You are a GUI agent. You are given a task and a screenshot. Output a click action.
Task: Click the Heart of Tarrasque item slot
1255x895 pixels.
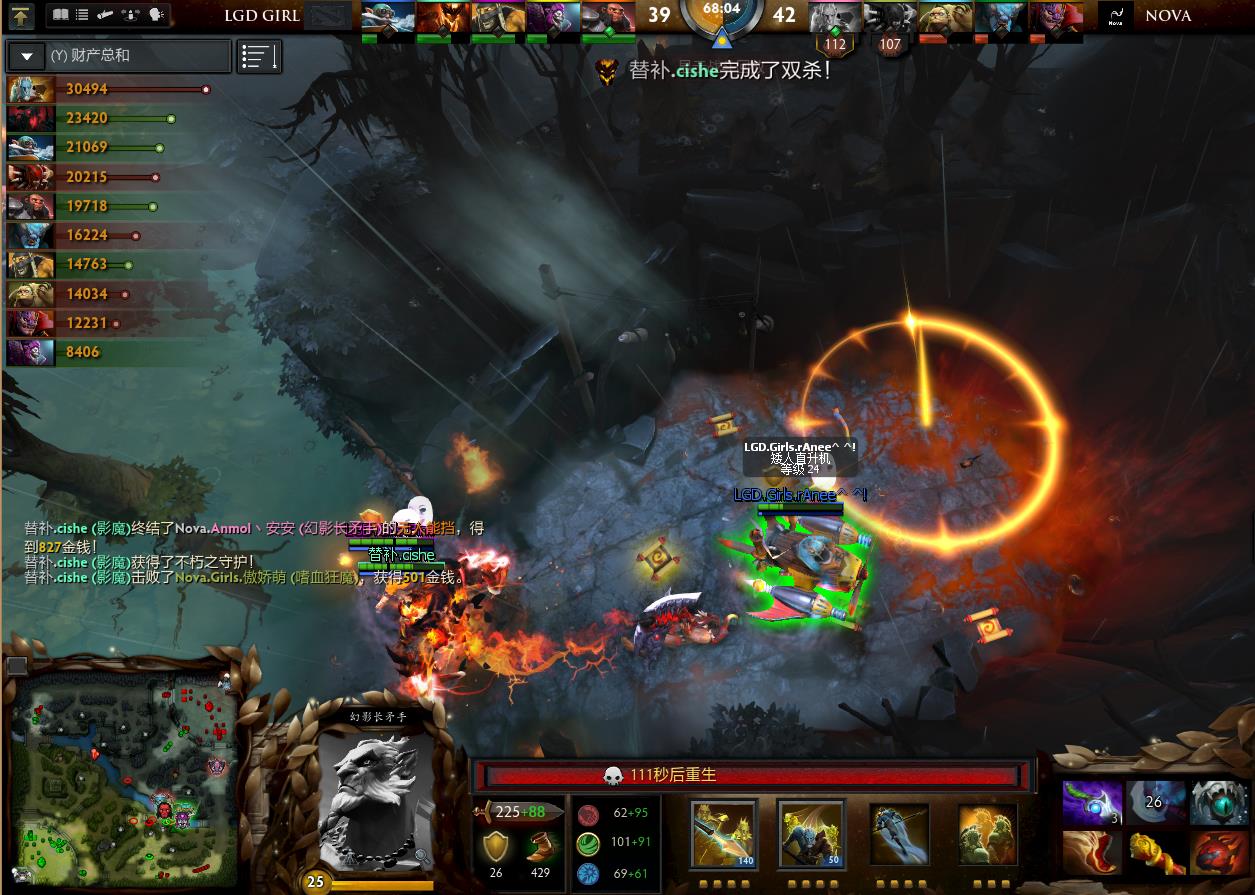click(x=1219, y=853)
